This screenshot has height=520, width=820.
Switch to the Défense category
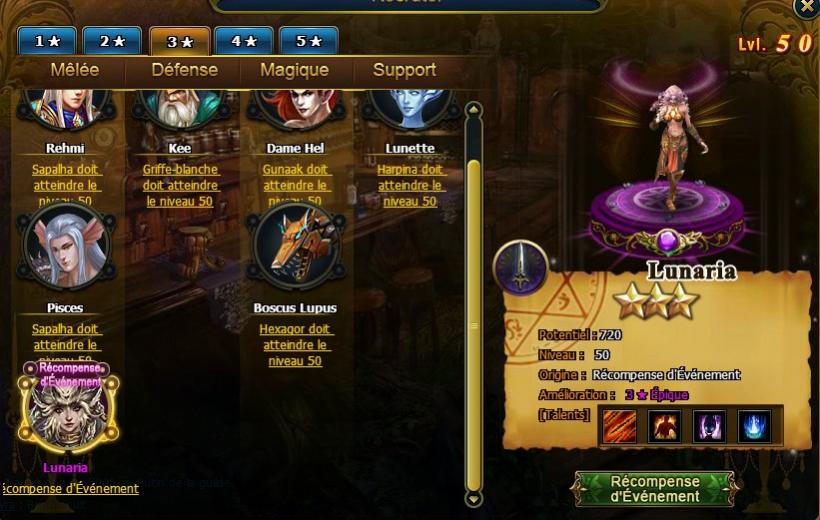184,70
